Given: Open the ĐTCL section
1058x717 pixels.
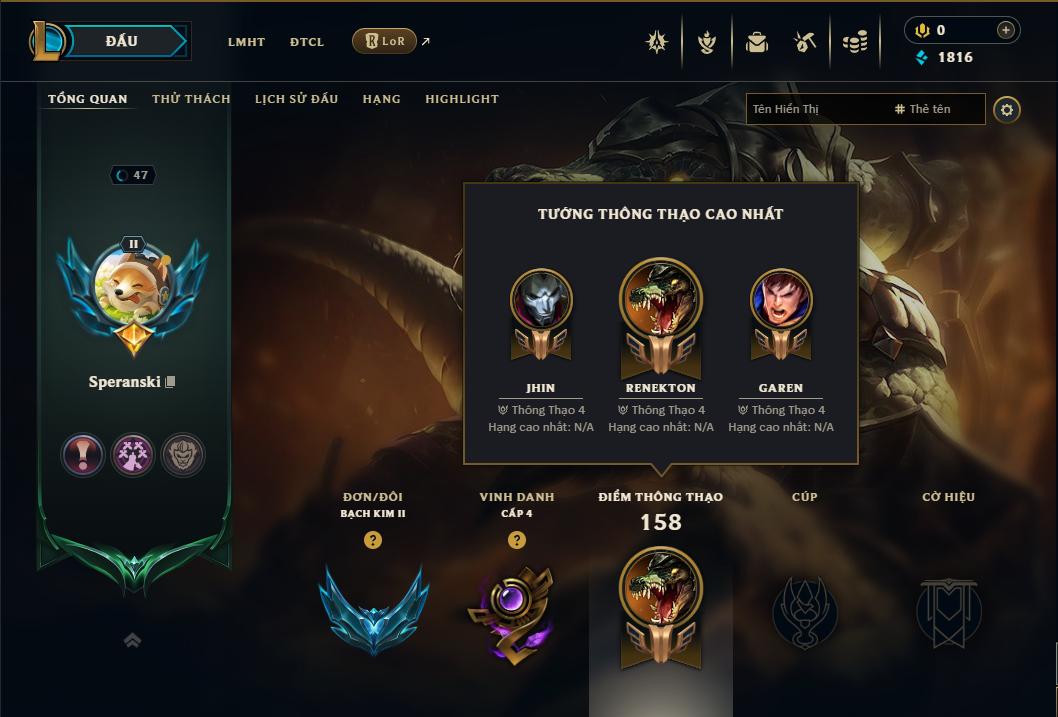Looking at the screenshot, I should tap(307, 42).
